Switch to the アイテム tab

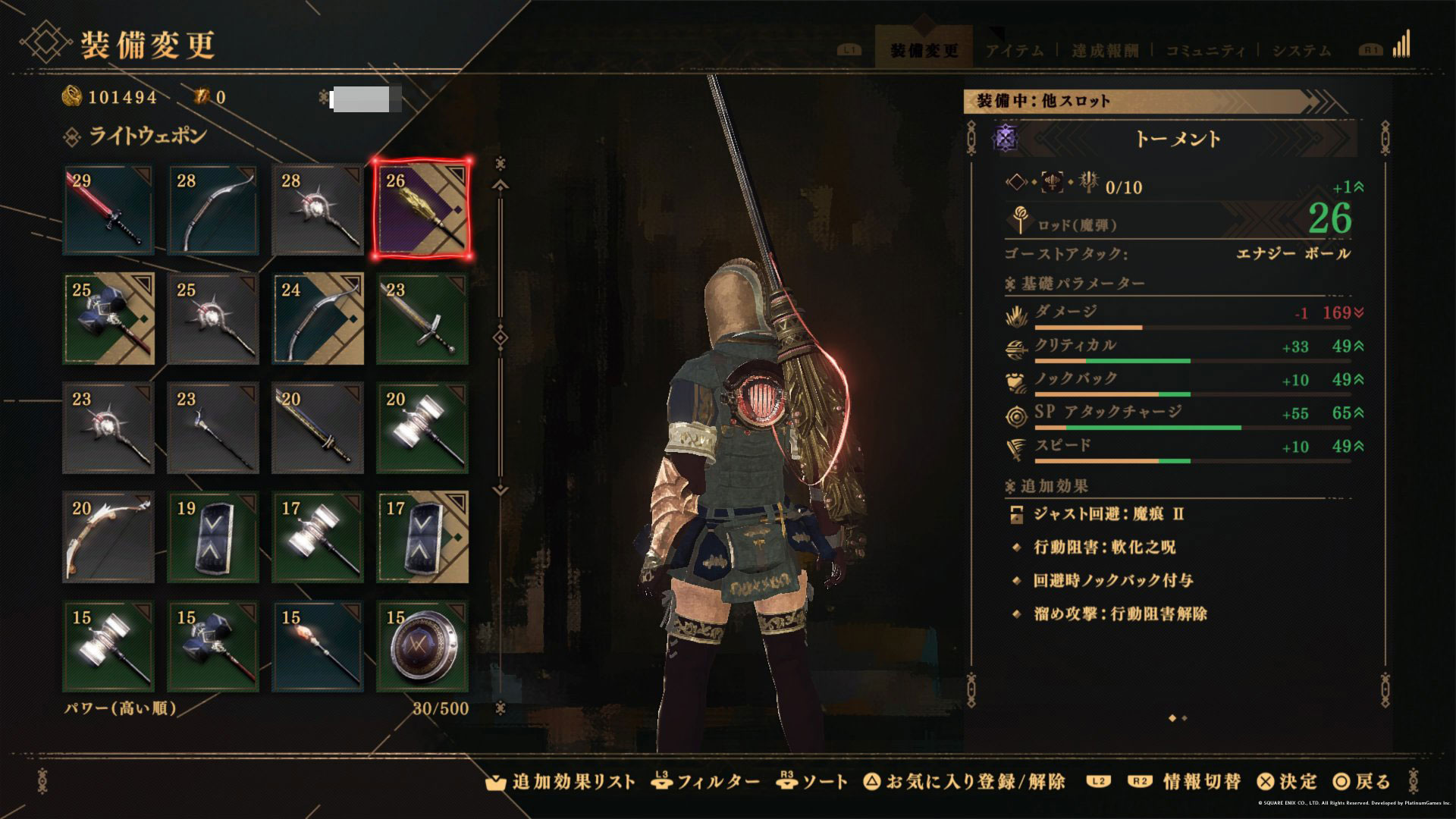coord(1014,51)
